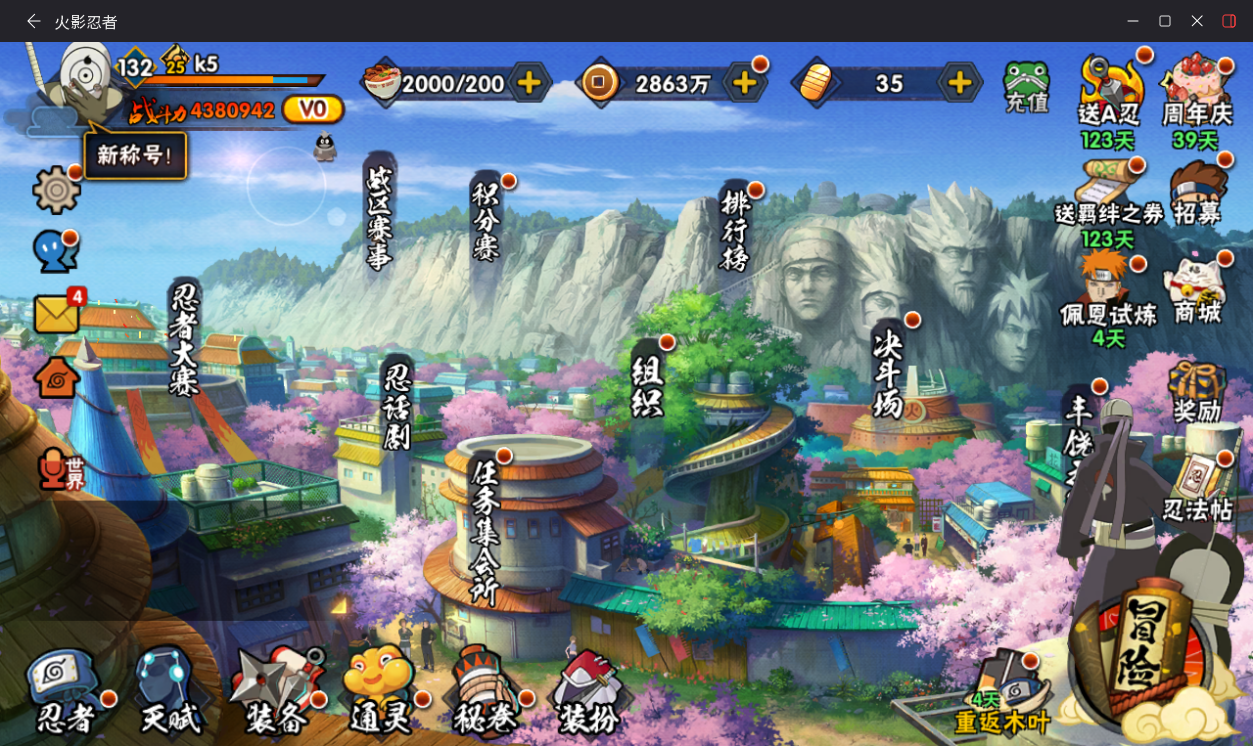Go back using the title bar arrow
This screenshot has height=747, width=1253.
pyautogui.click(x=34, y=21)
